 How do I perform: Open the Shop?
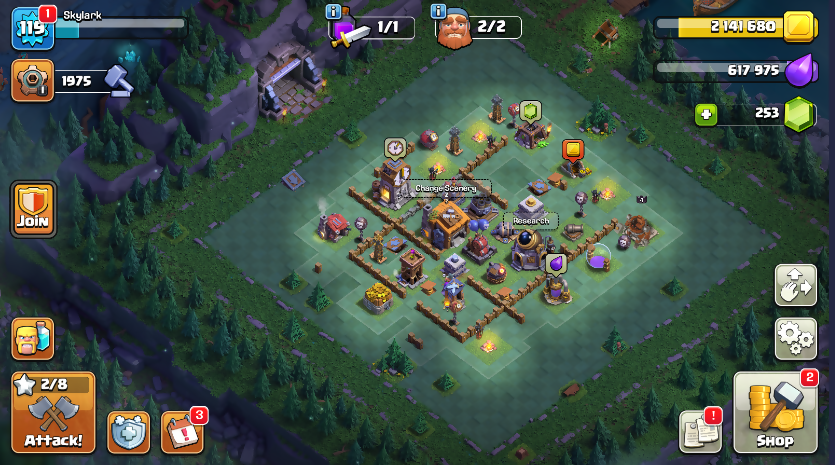click(775, 413)
